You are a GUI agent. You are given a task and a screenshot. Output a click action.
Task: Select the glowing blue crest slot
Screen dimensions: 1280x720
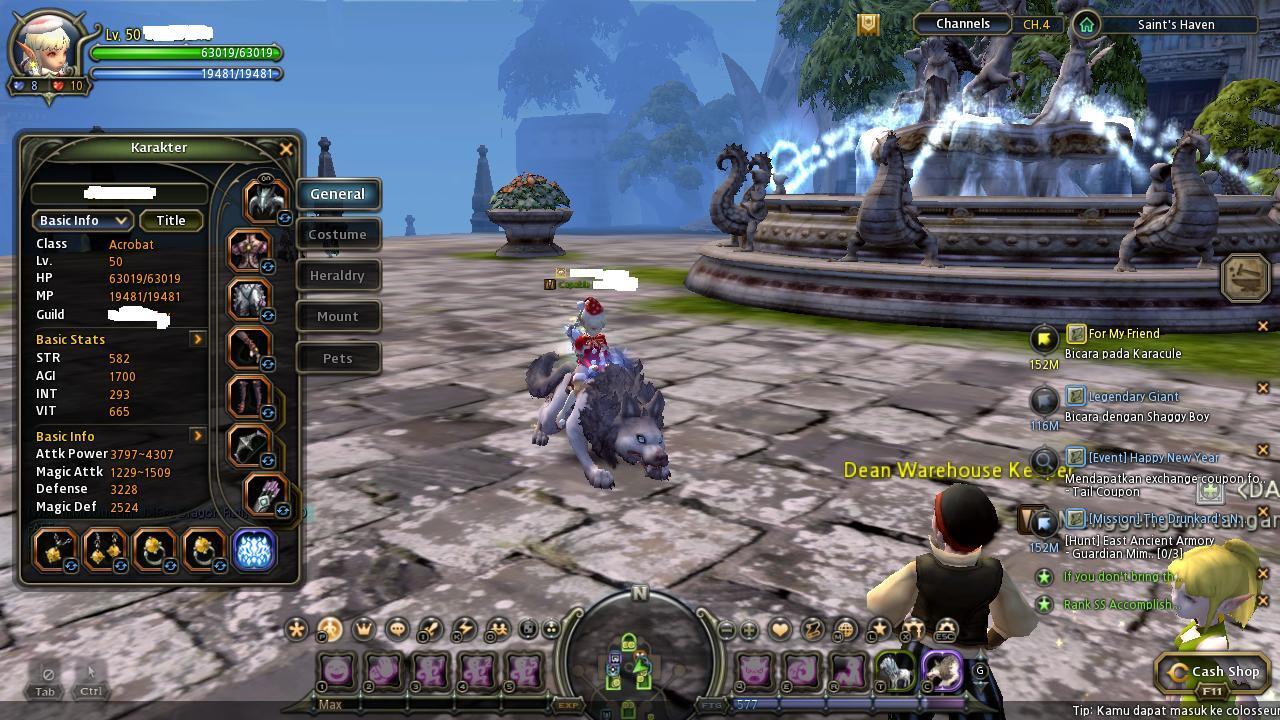coord(254,551)
